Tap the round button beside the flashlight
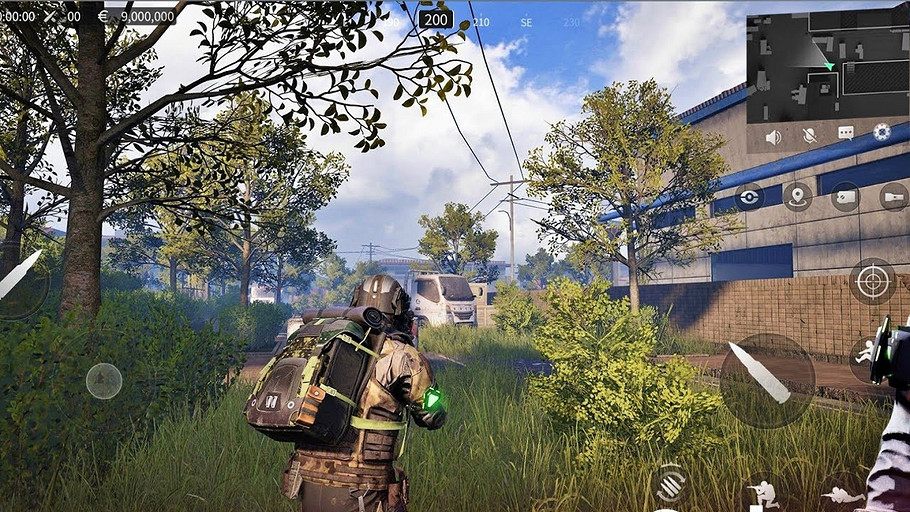Viewport: 910px width, 512px height. [x=845, y=196]
